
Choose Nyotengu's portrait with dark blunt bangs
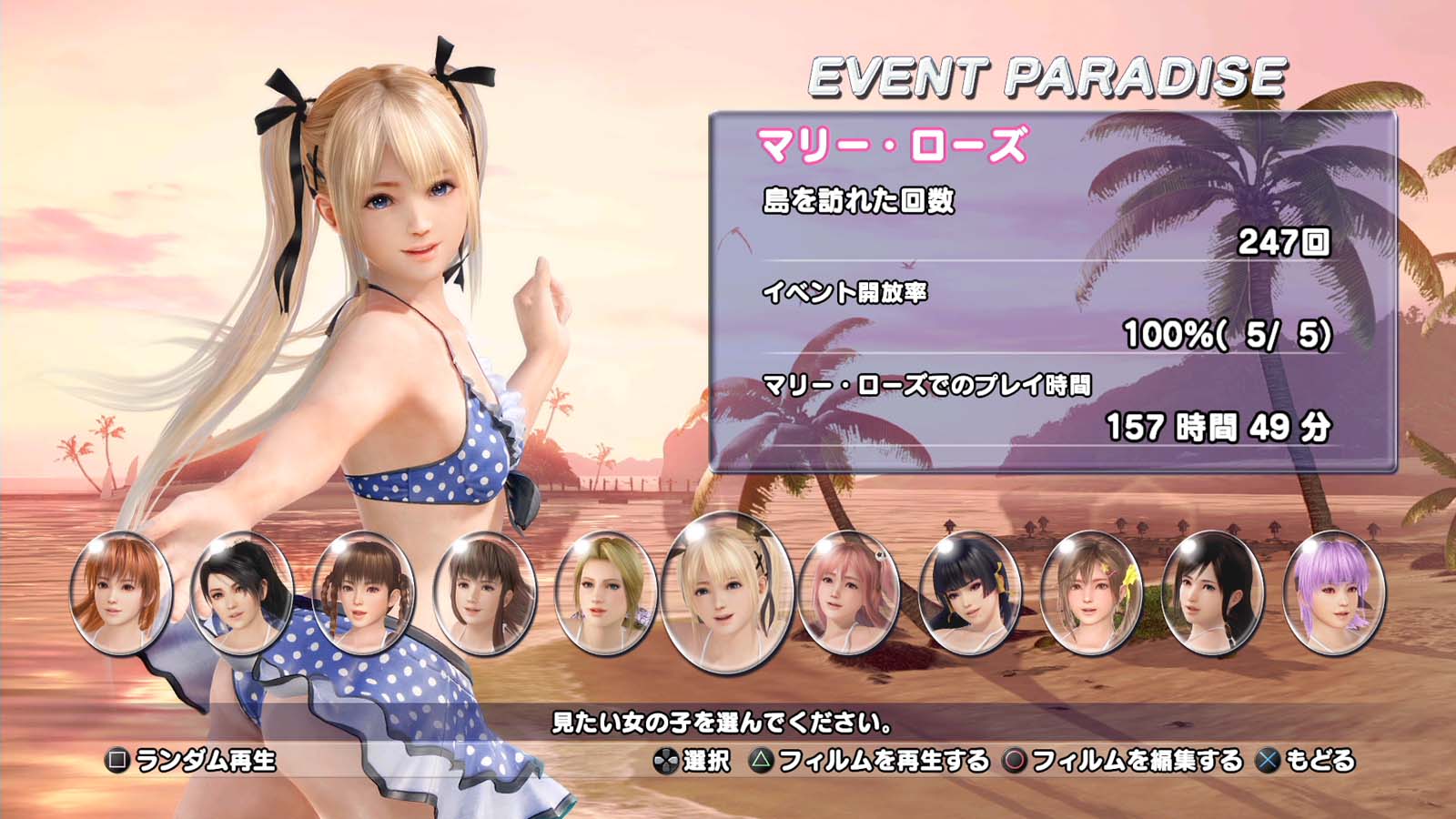point(970,592)
